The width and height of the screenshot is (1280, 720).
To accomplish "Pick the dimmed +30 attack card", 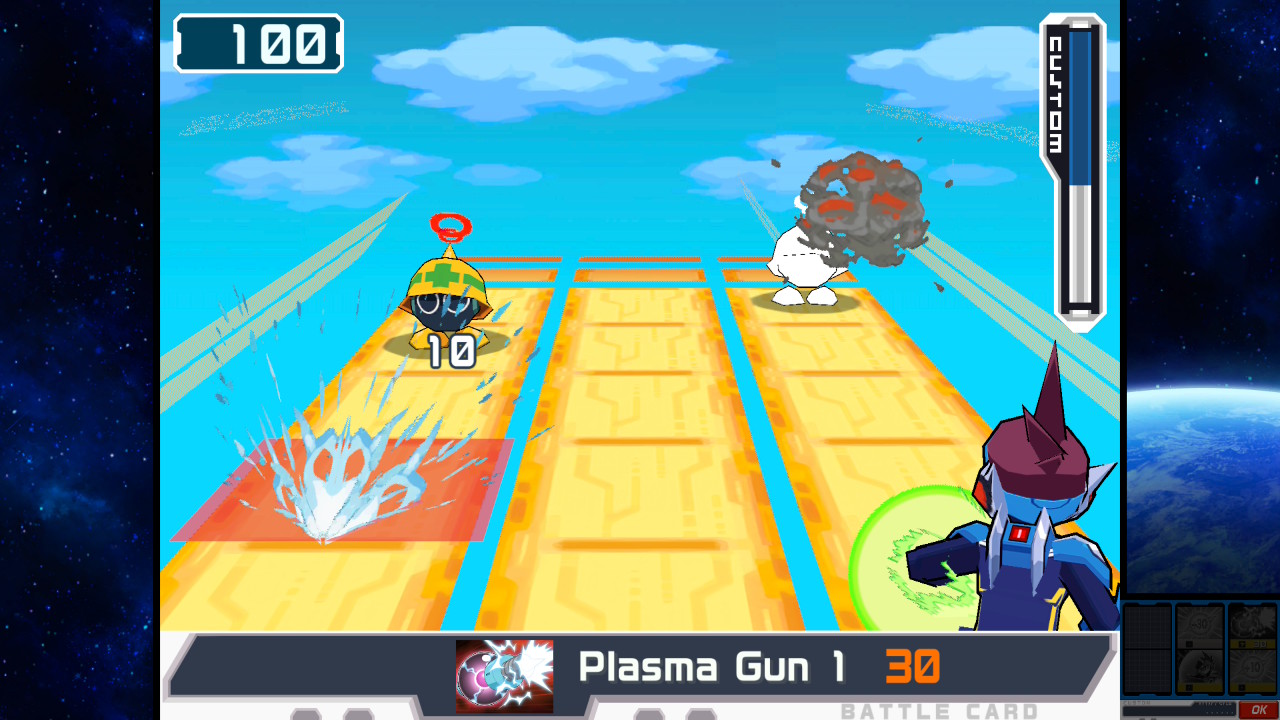I will [x=1200, y=626].
